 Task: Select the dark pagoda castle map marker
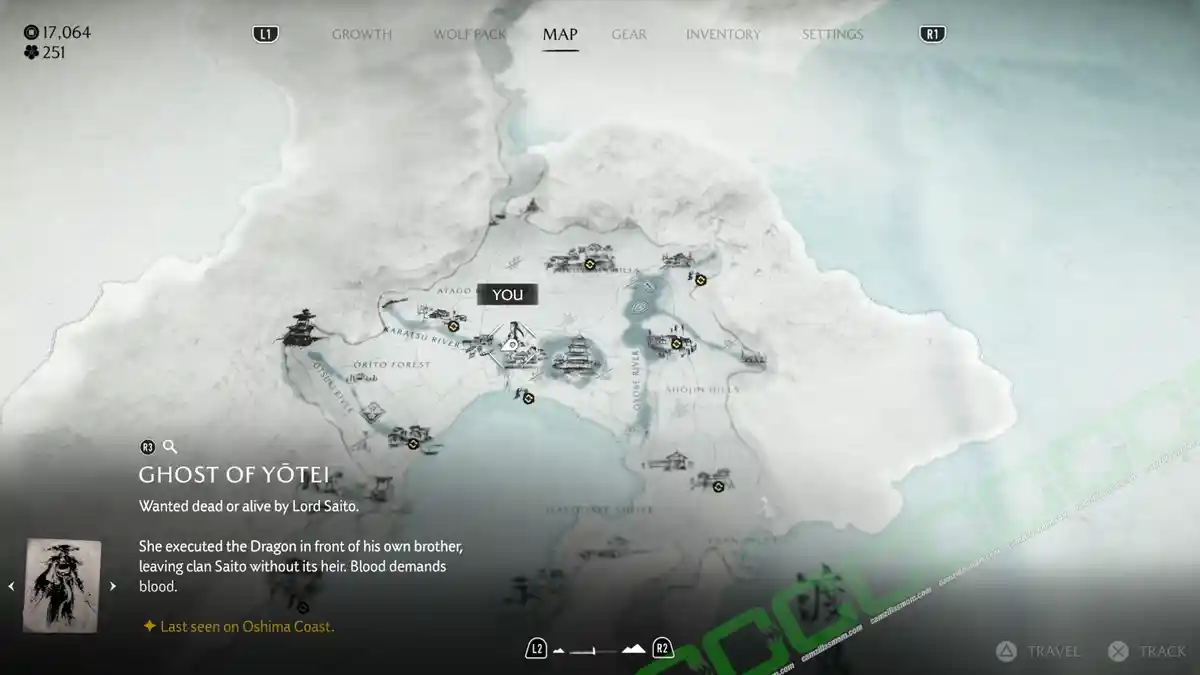[x=299, y=328]
